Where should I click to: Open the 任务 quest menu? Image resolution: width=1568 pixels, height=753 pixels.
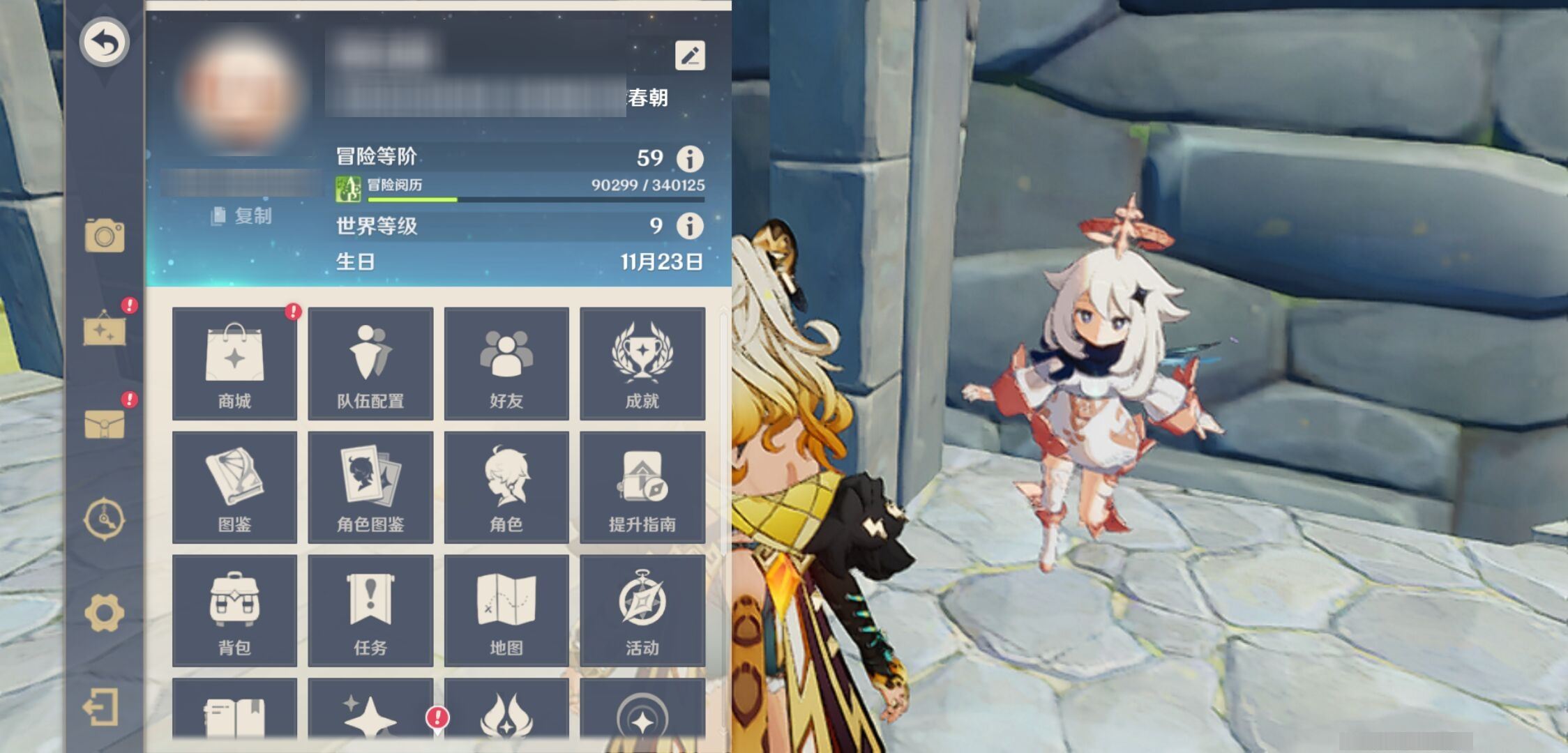tap(370, 610)
